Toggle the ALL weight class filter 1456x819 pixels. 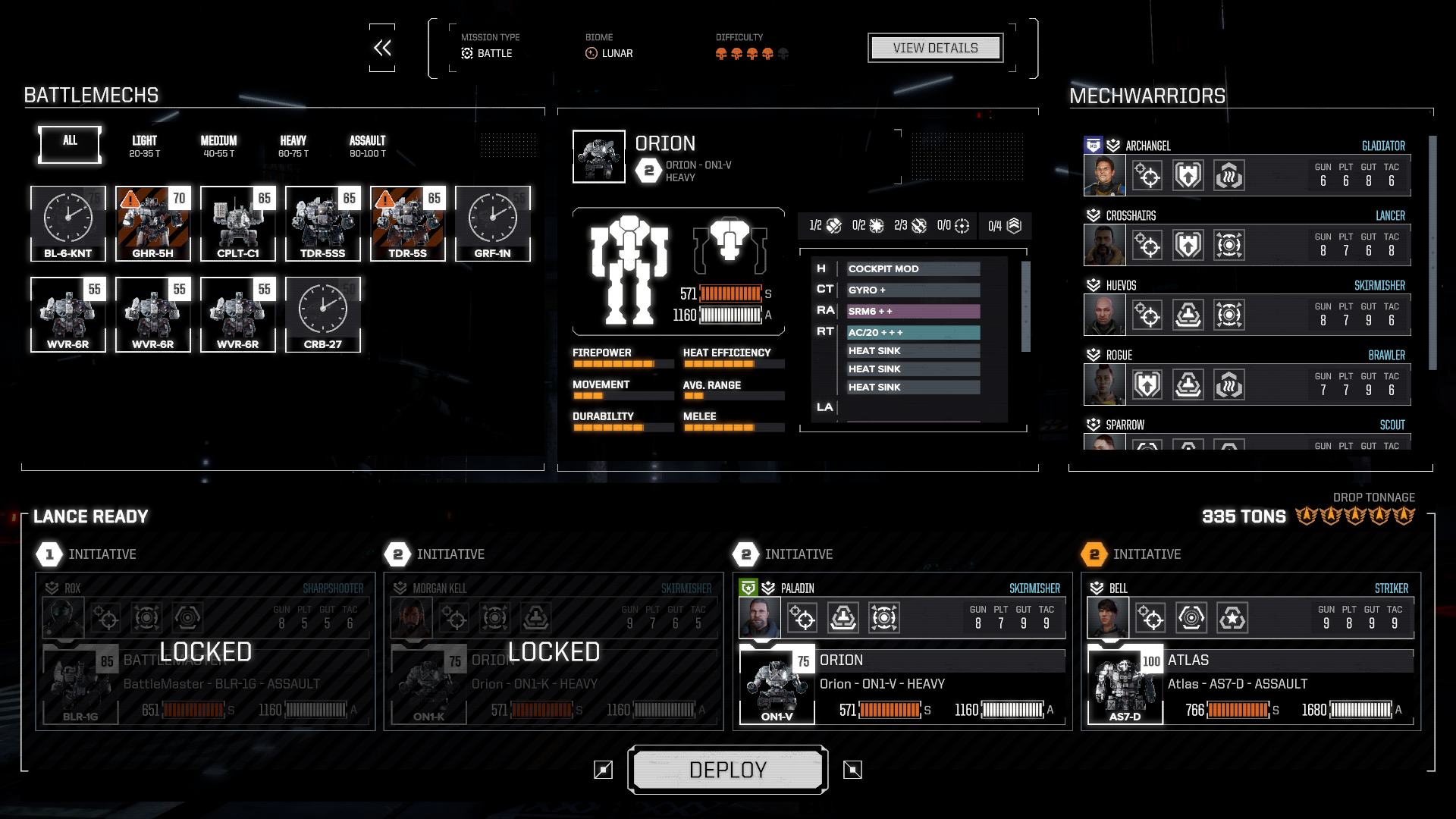[x=68, y=144]
